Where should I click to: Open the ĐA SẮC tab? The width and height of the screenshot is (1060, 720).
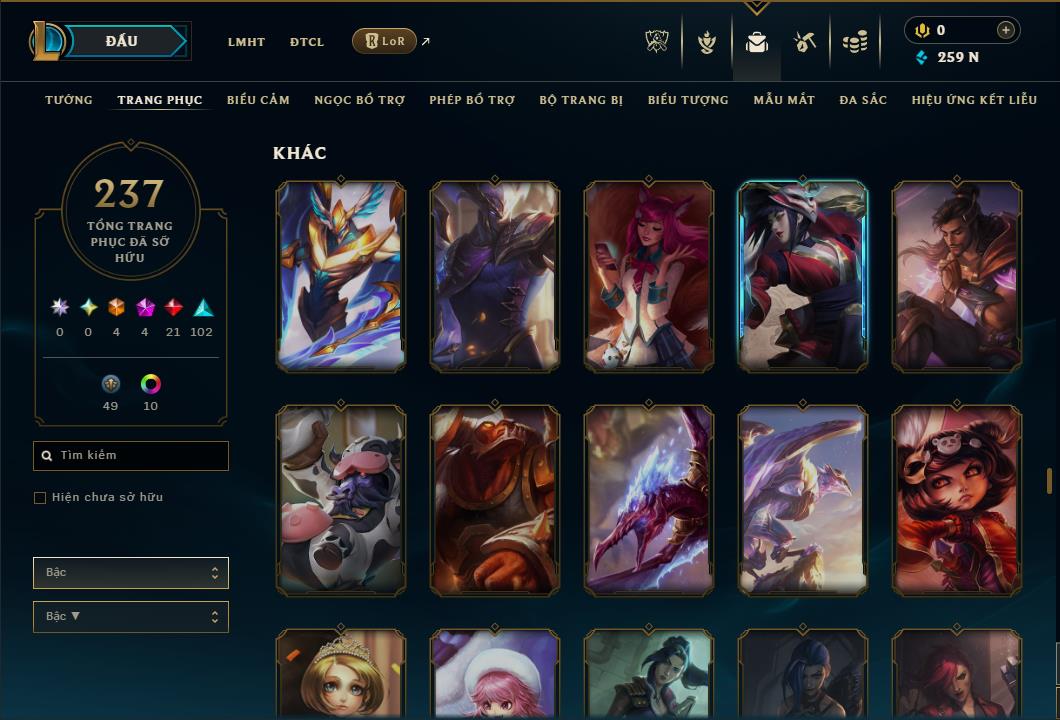click(863, 100)
